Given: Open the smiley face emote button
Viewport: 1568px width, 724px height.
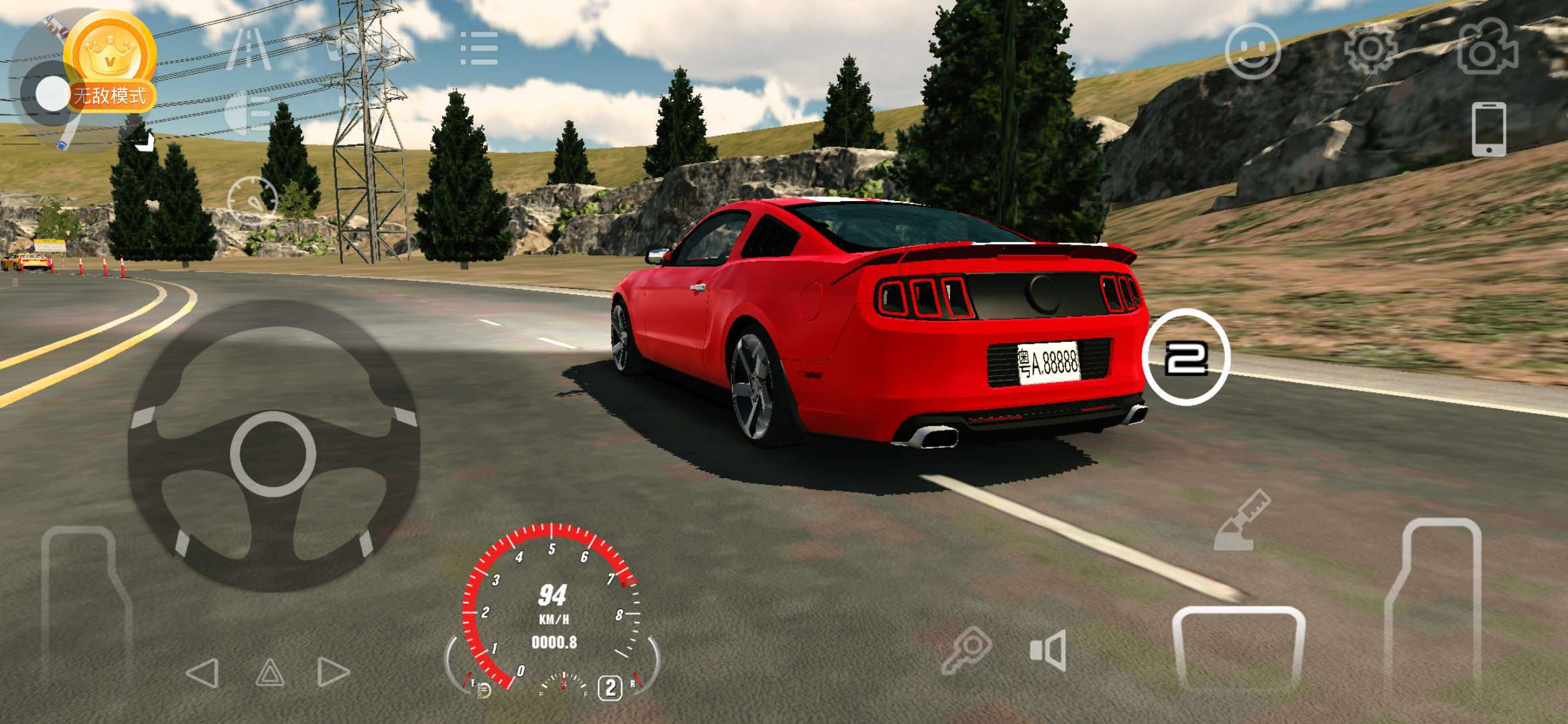Looking at the screenshot, I should coord(1252,50).
